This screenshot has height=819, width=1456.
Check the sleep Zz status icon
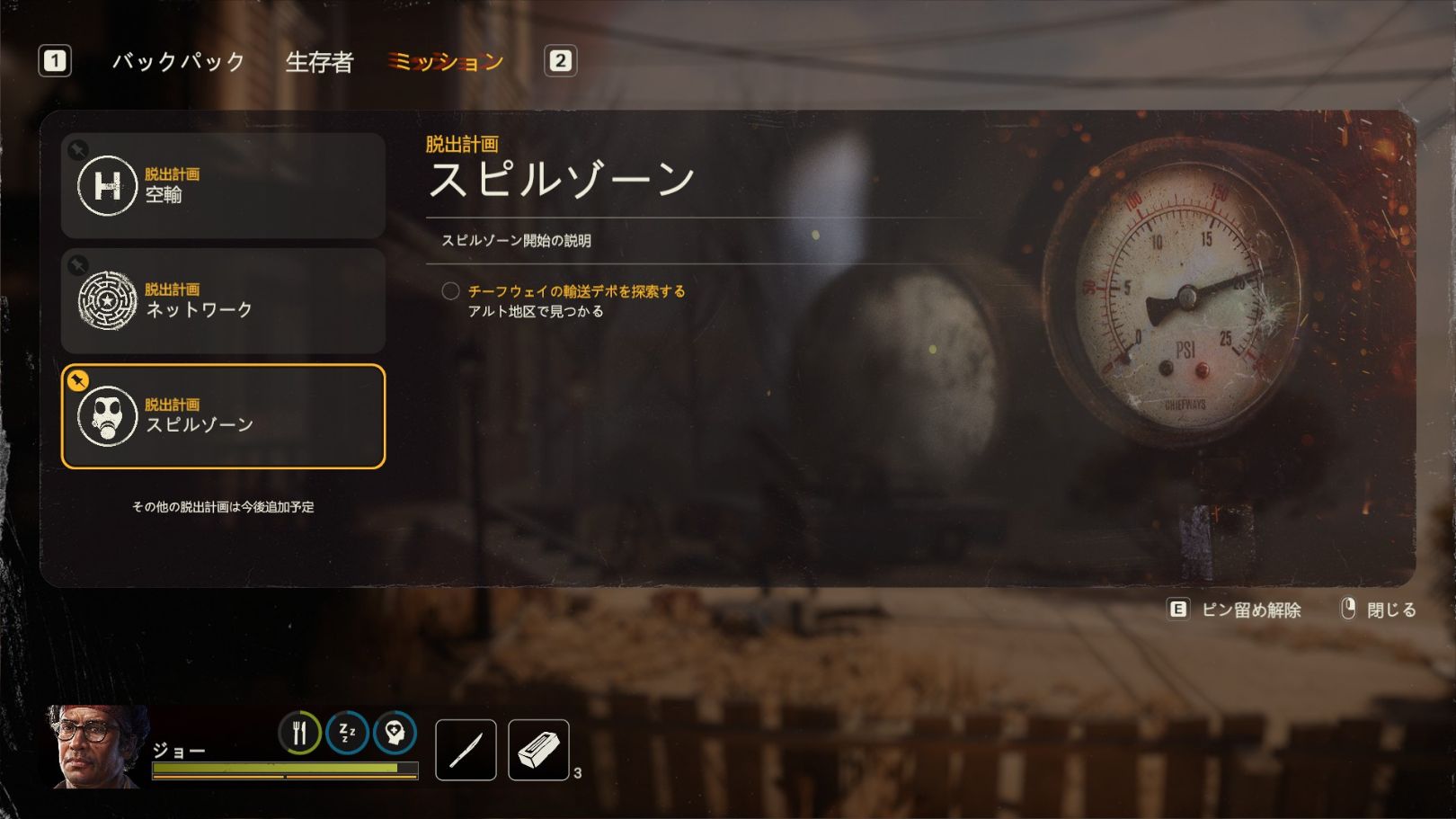[x=347, y=733]
